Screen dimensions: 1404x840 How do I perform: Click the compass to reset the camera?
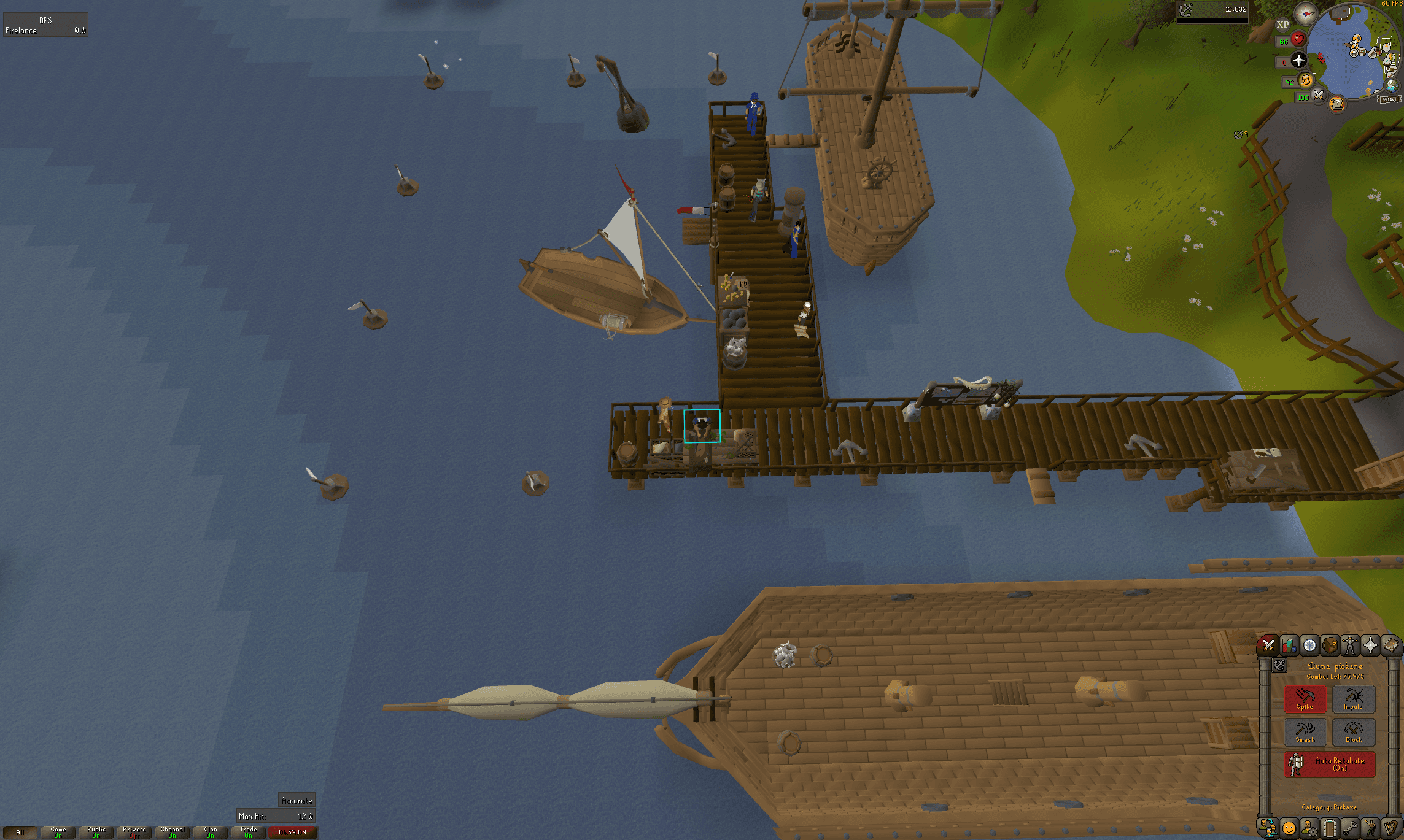tap(1305, 14)
